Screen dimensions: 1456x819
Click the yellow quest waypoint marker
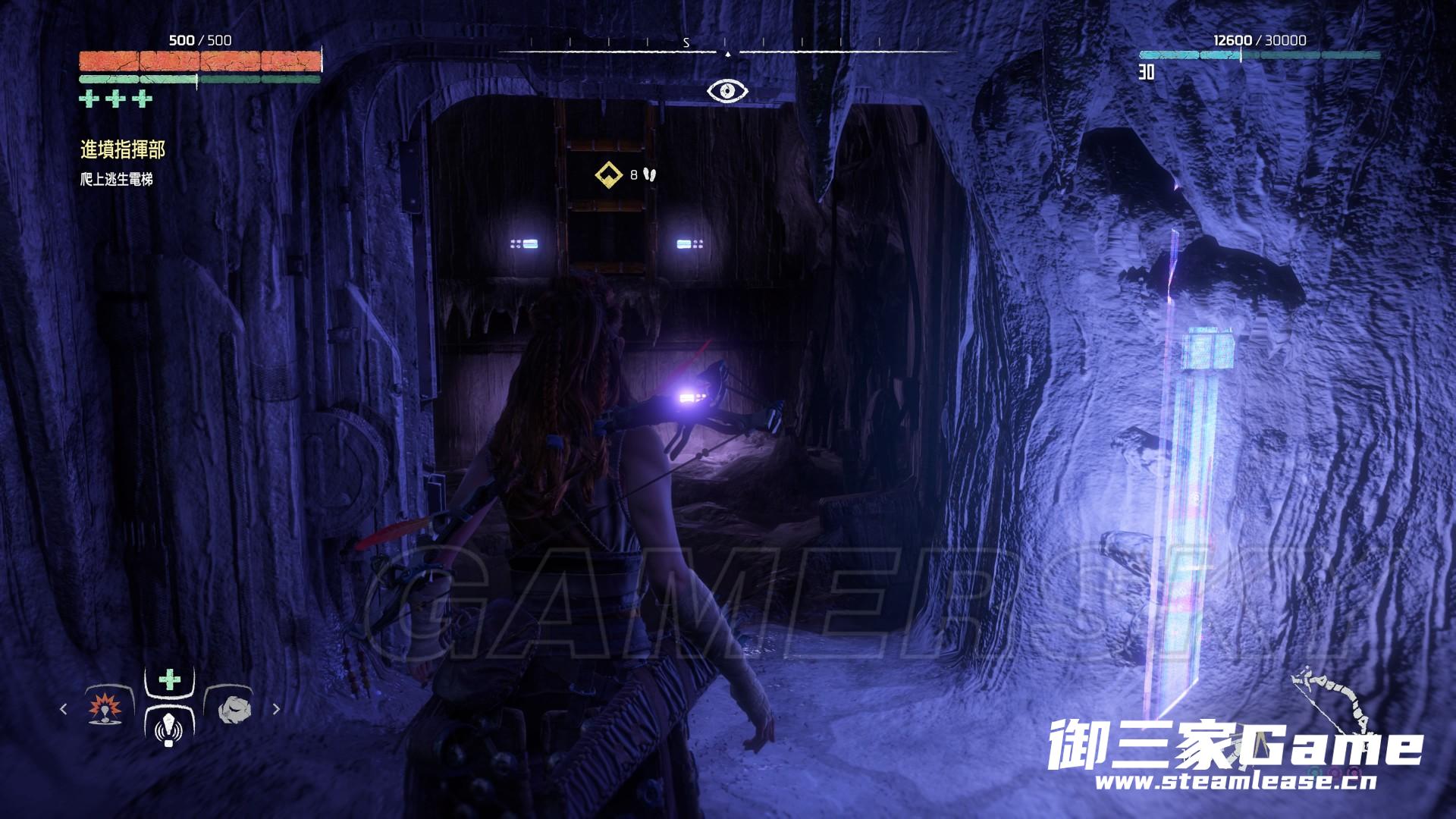coord(607,175)
